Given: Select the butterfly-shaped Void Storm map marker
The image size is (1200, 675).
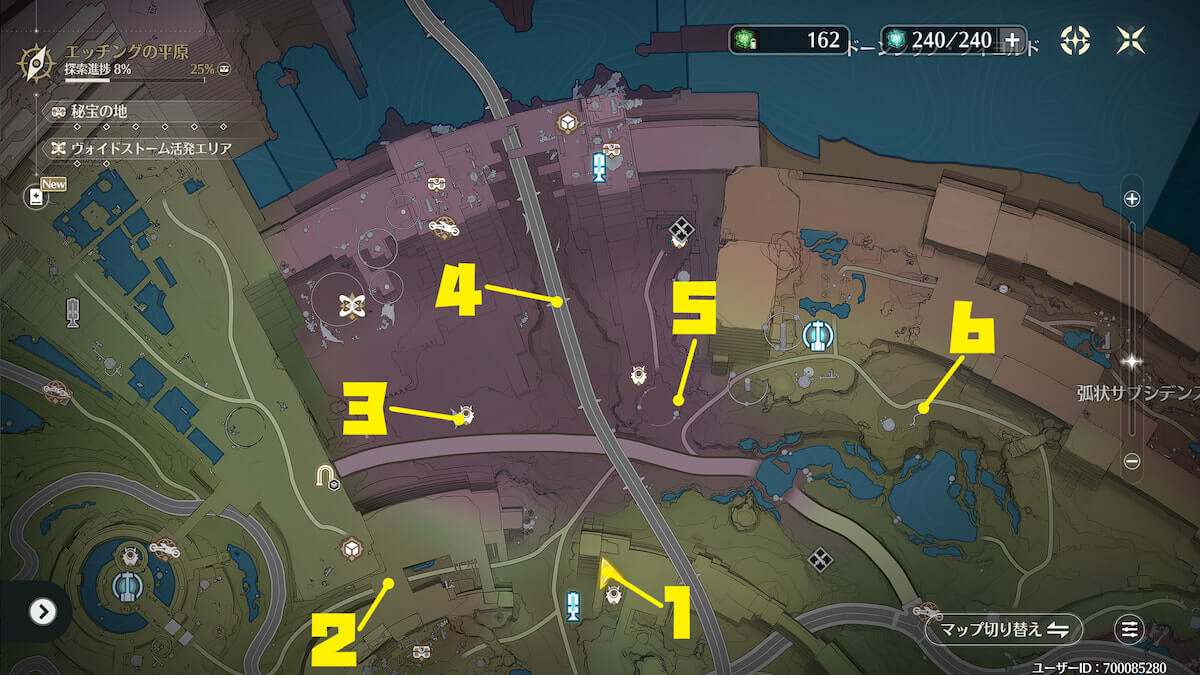Looking at the screenshot, I should point(350,306).
